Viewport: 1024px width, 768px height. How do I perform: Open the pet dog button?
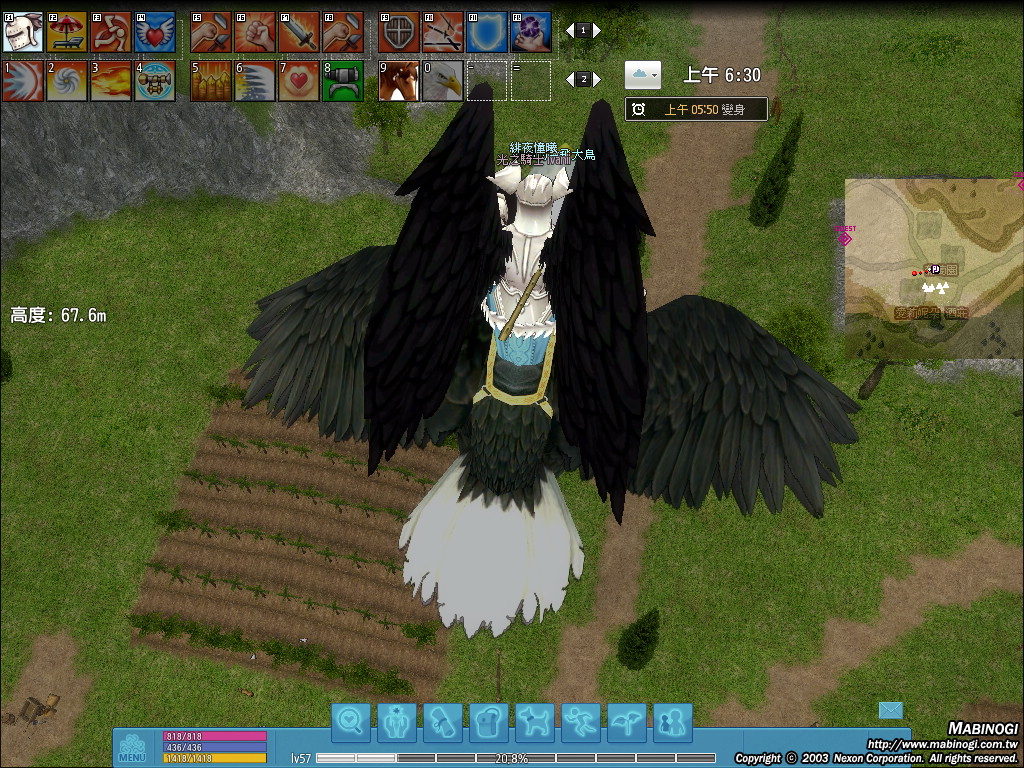(535, 721)
